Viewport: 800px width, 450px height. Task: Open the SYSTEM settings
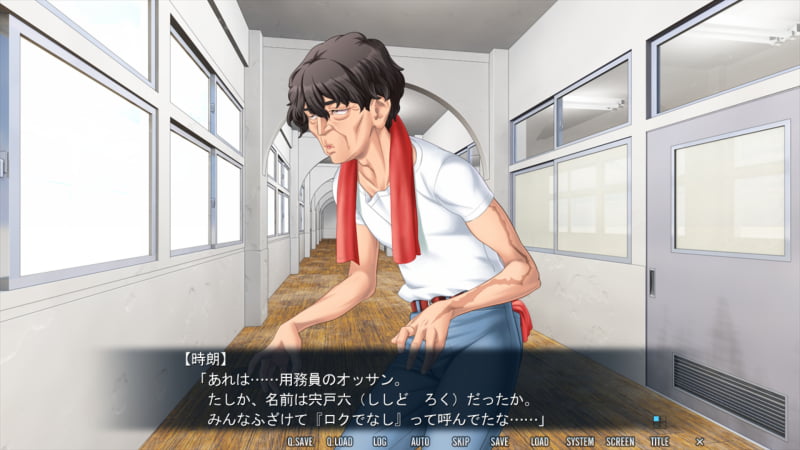[x=579, y=441]
